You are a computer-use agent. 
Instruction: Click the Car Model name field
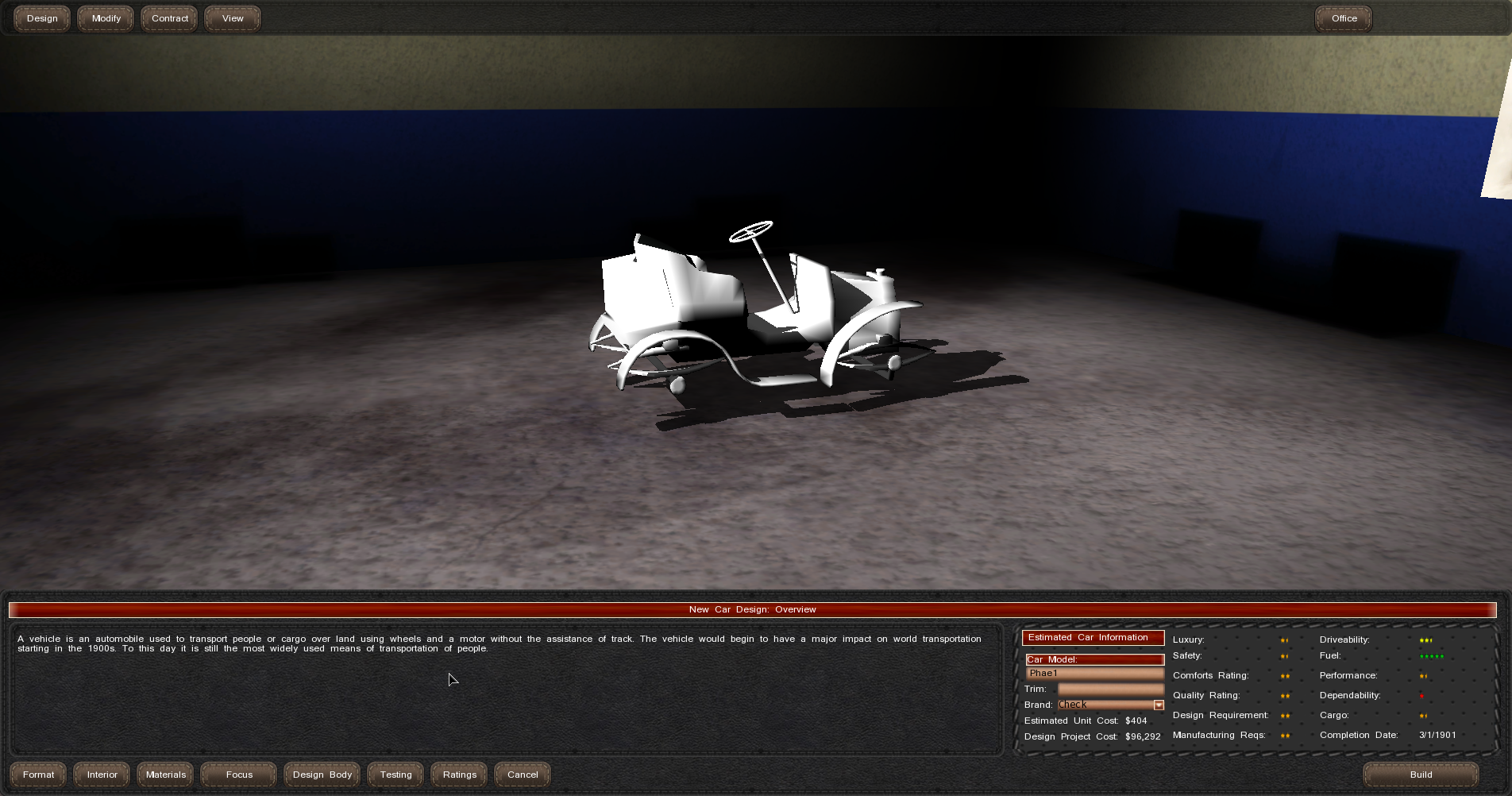pyautogui.click(x=1094, y=674)
